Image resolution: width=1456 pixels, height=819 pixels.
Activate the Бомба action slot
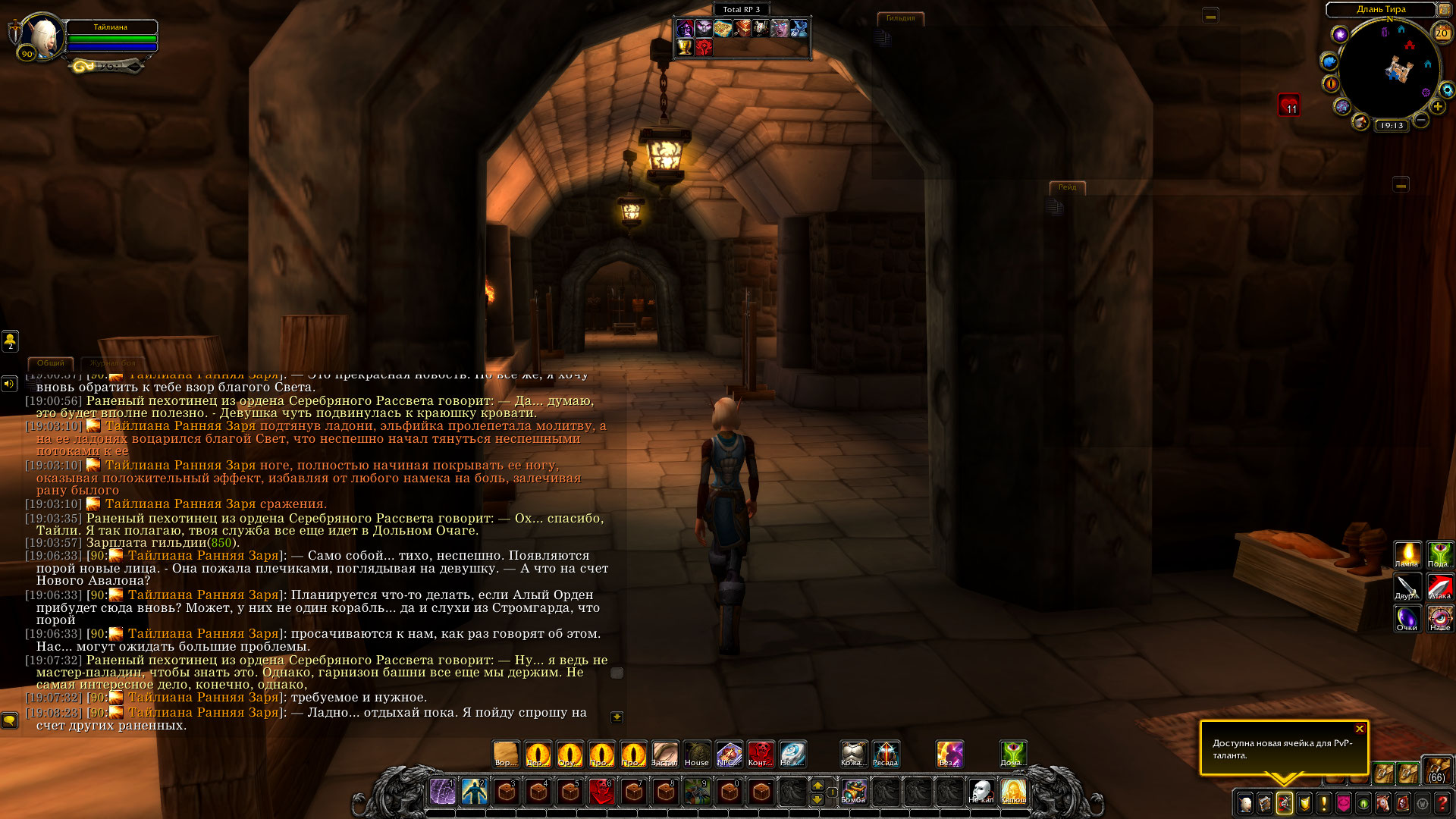click(x=854, y=792)
